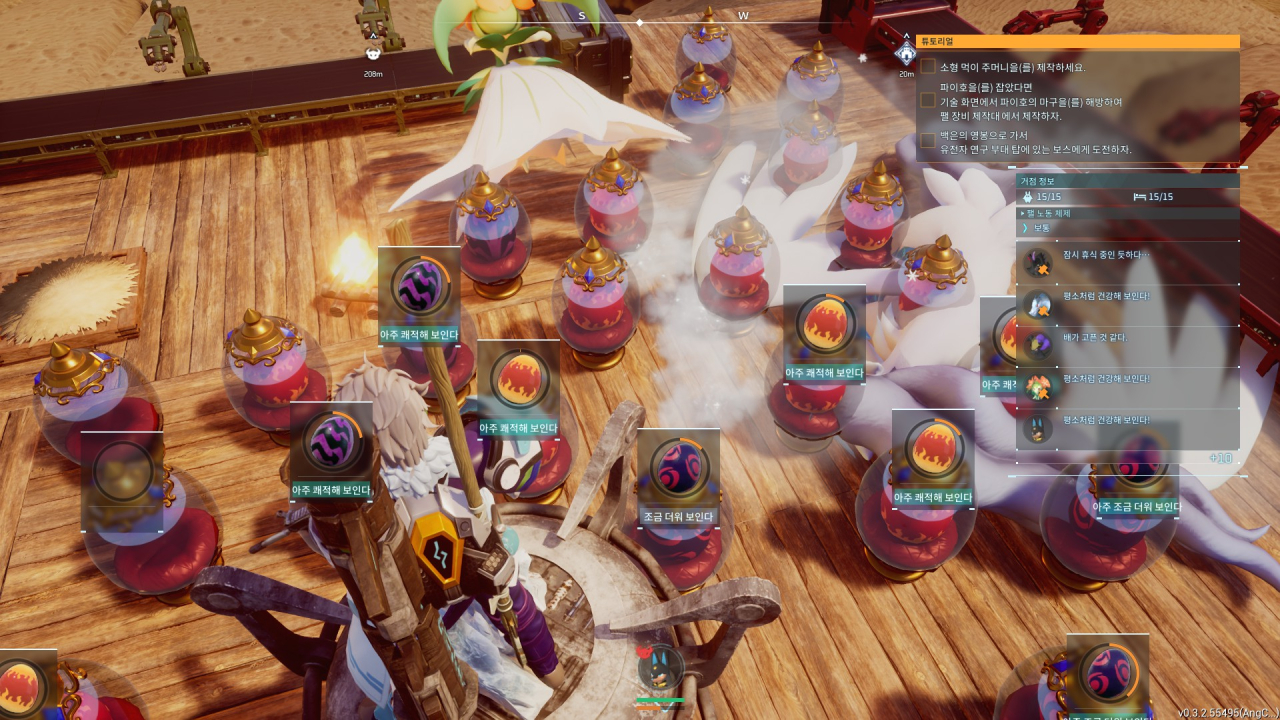
Task: Select the active pal portrait at bottom
Action: point(661,670)
